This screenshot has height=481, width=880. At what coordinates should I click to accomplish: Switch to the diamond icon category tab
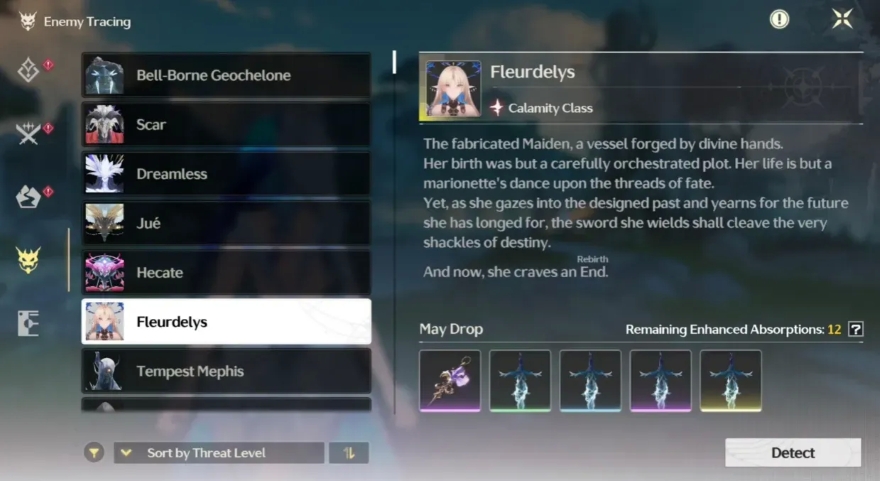(x=28, y=70)
